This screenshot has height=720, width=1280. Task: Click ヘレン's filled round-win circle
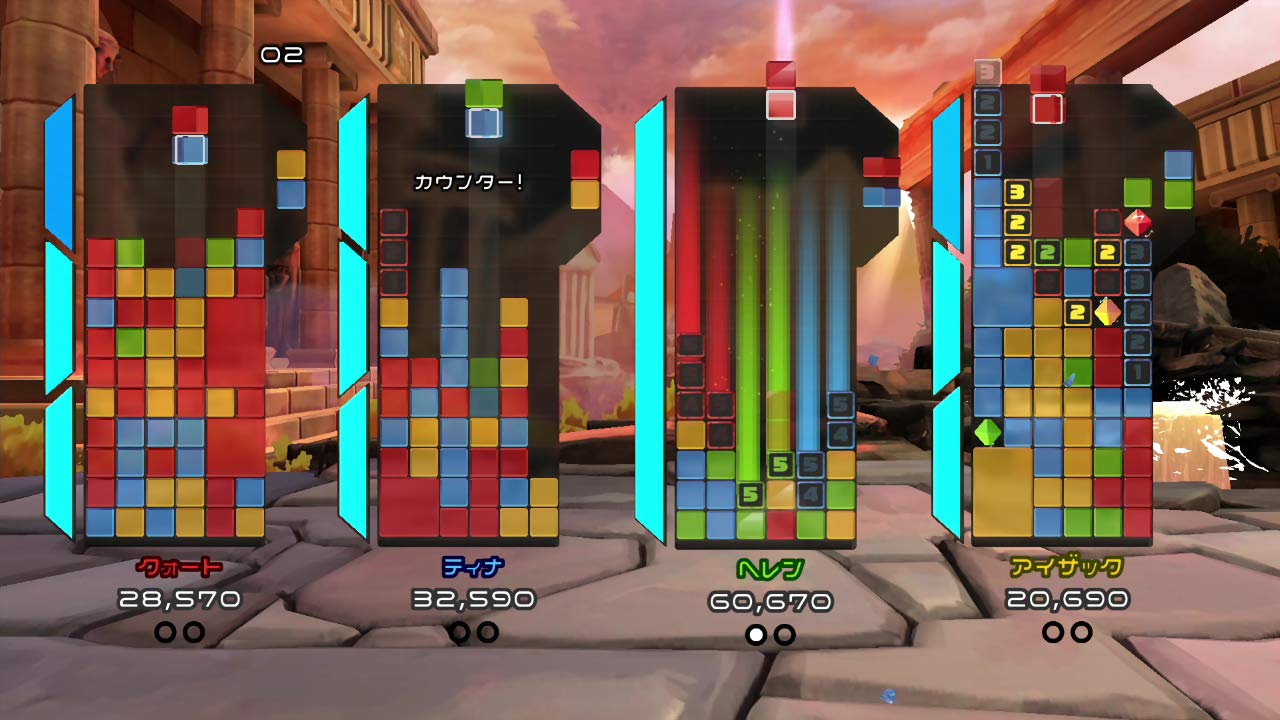[x=757, y=632]
